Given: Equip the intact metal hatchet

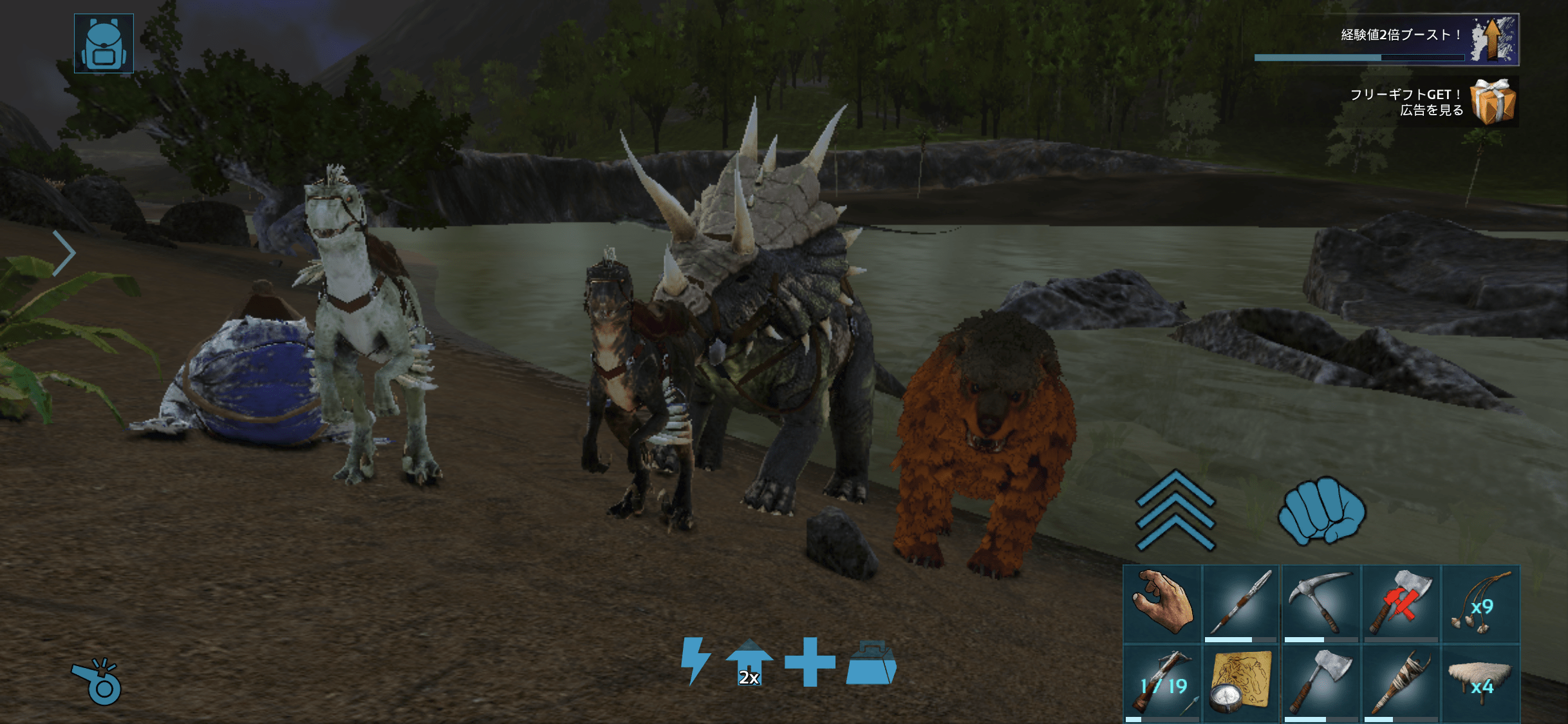Looking at the screenshot, I should 1321,683.
